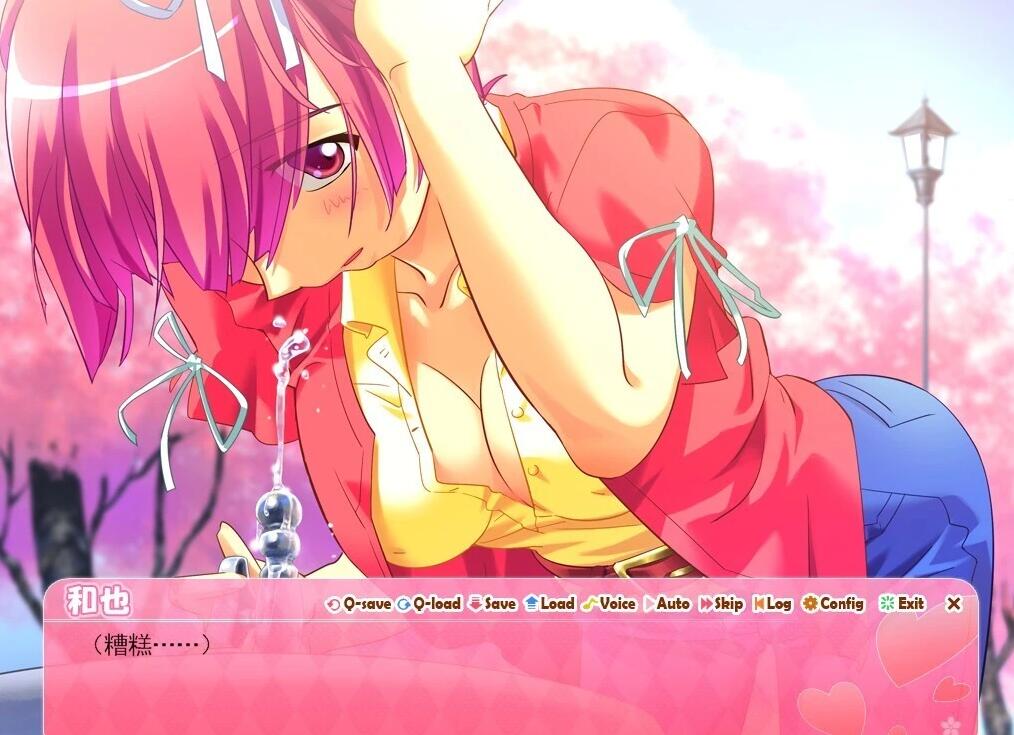This screenshot has width=1014, height=735.
Task: Open the Config settings
Action: click(x=833, y=604)
